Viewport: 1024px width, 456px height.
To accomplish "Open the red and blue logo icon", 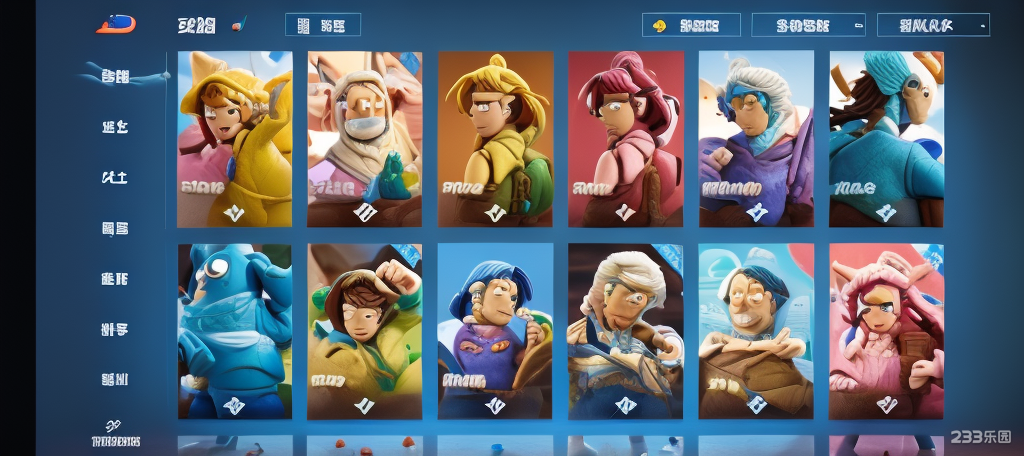I will pyautogui.click(x=116, y=24).
